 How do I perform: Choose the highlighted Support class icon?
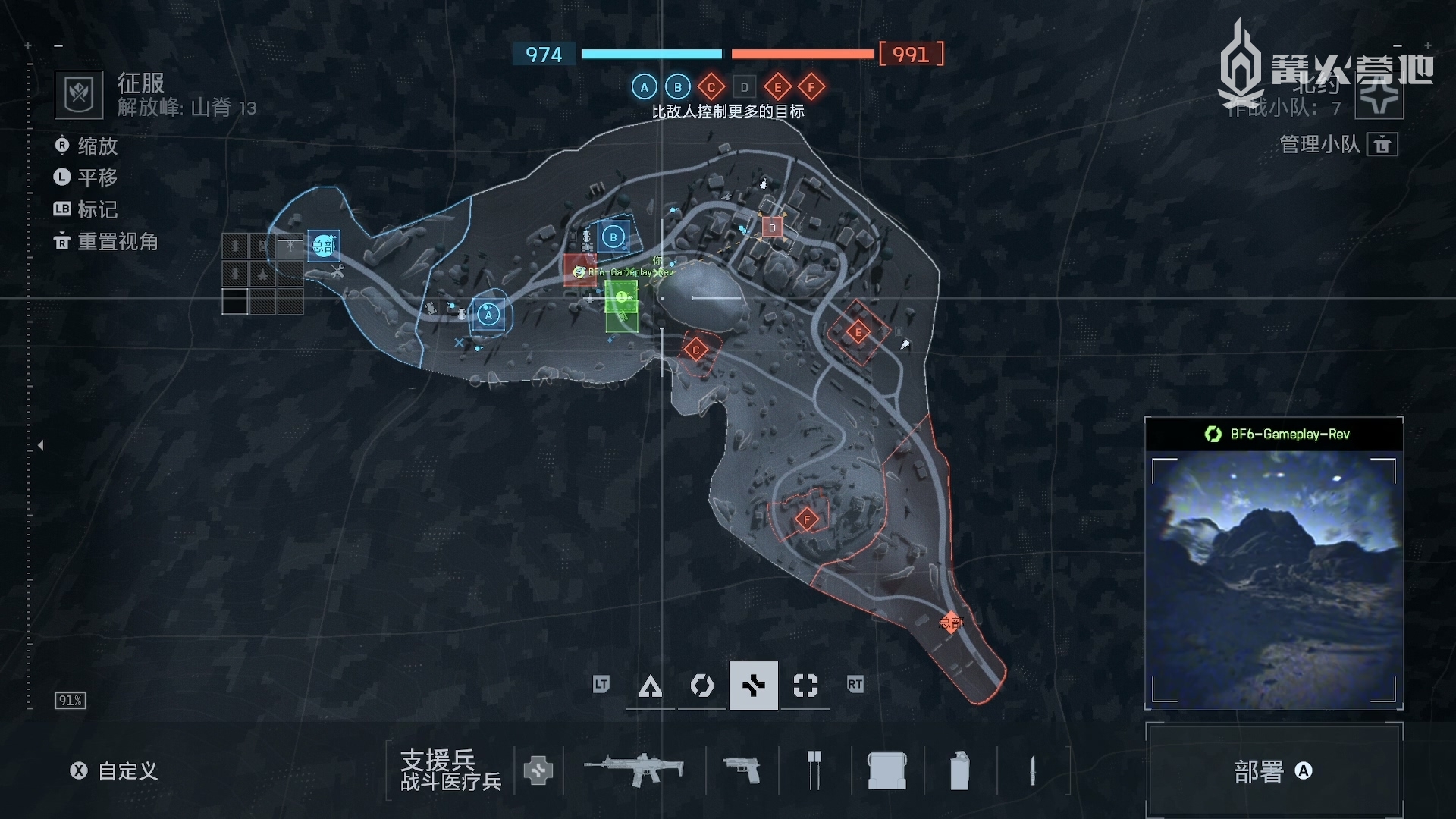[x=753, y=686]
